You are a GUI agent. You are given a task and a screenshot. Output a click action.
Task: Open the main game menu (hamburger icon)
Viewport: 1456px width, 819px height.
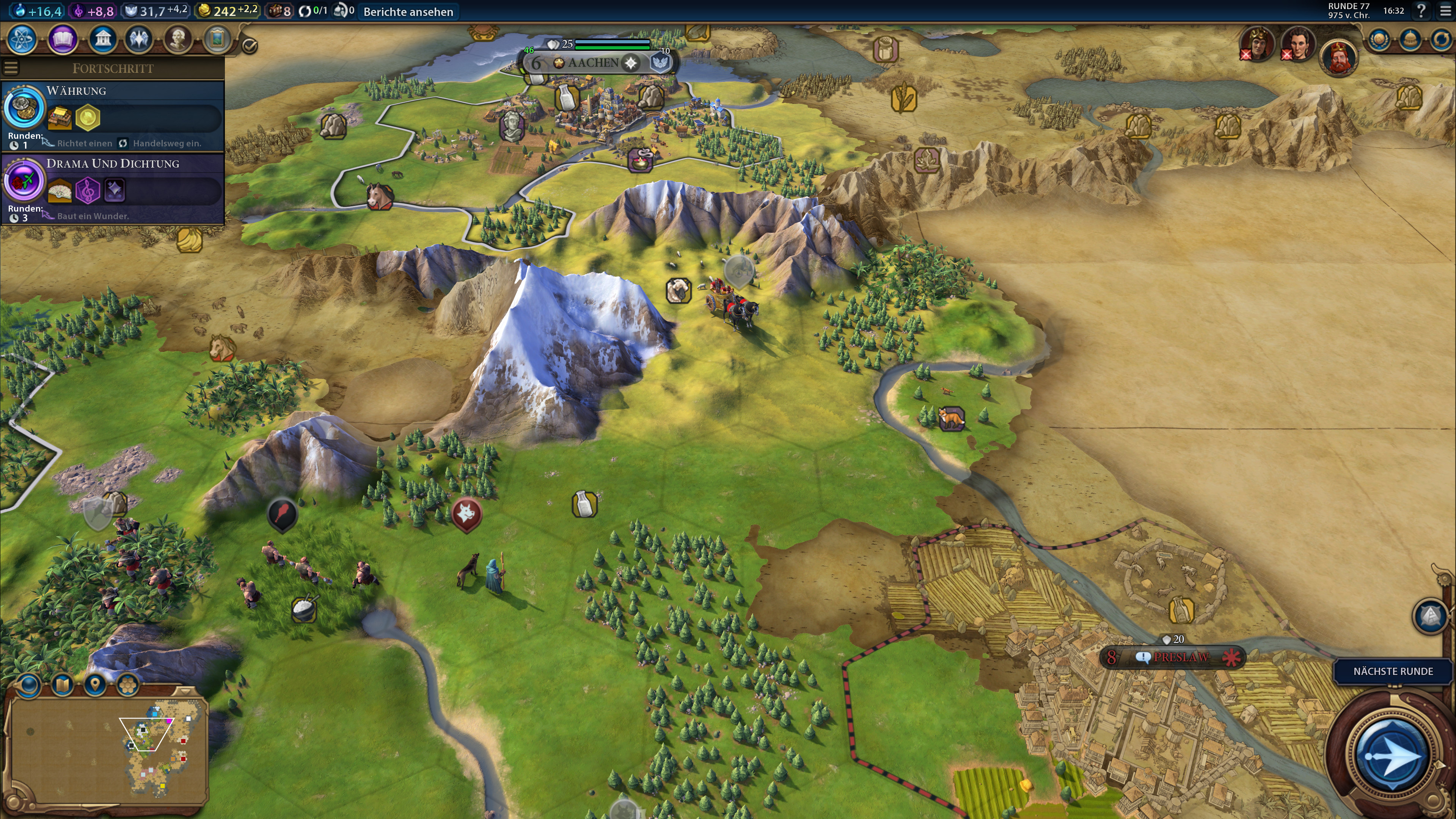tap(1445, 10)
